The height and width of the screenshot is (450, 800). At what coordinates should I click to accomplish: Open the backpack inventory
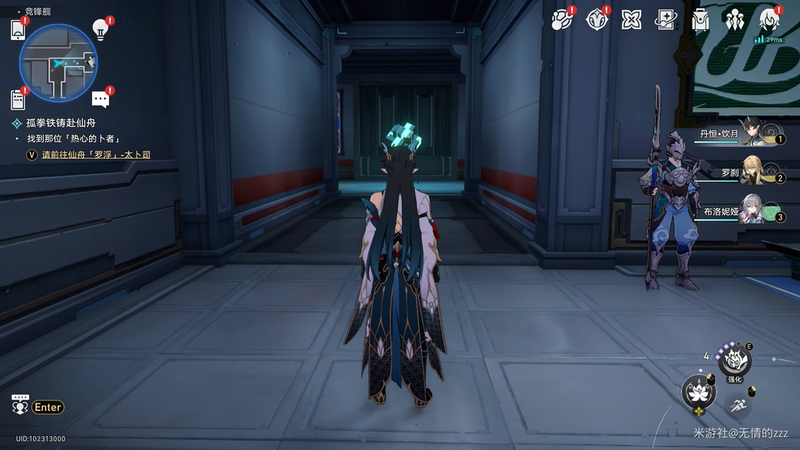pyautogui.click(x=701, y=19)
